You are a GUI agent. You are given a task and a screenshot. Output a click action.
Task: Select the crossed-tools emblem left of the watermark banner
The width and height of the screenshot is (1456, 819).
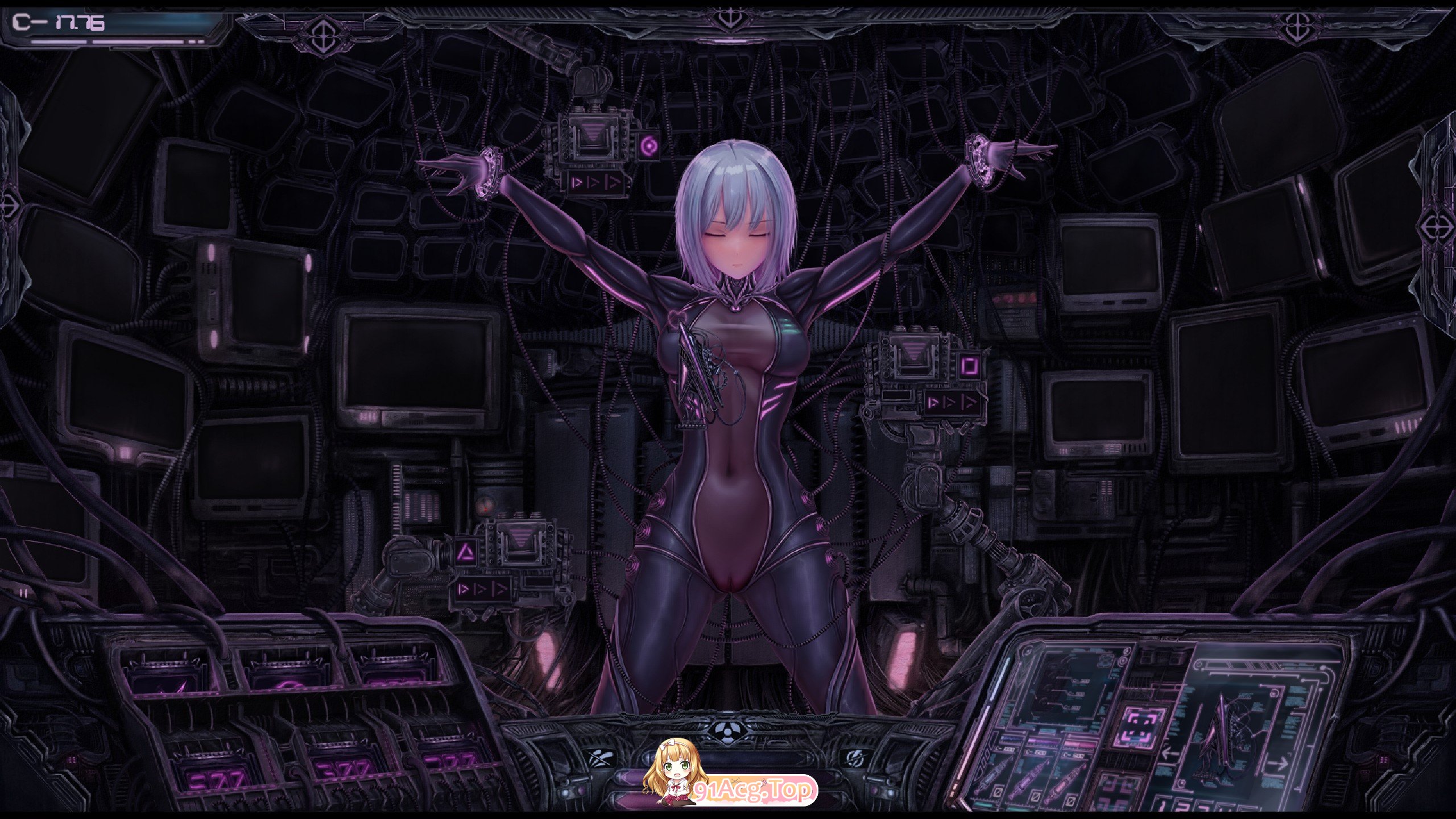coord(599,758)
